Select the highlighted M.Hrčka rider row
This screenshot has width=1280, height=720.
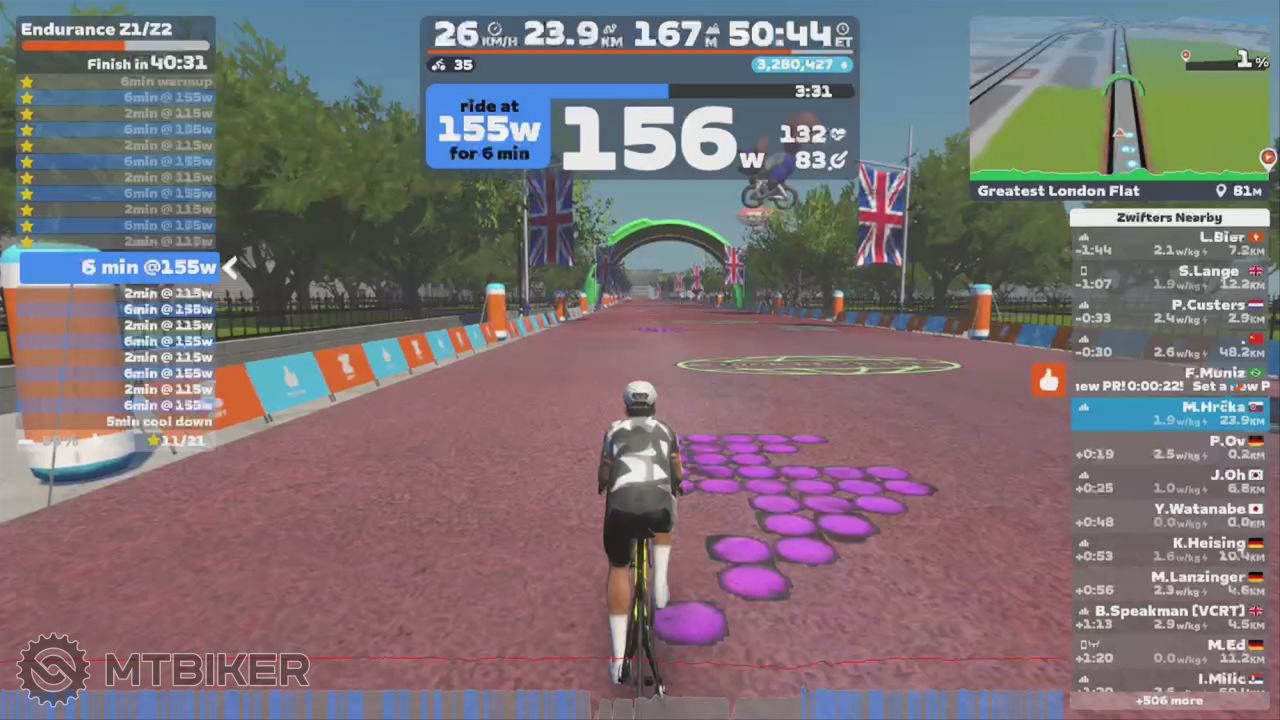[x=1169, y=414]
